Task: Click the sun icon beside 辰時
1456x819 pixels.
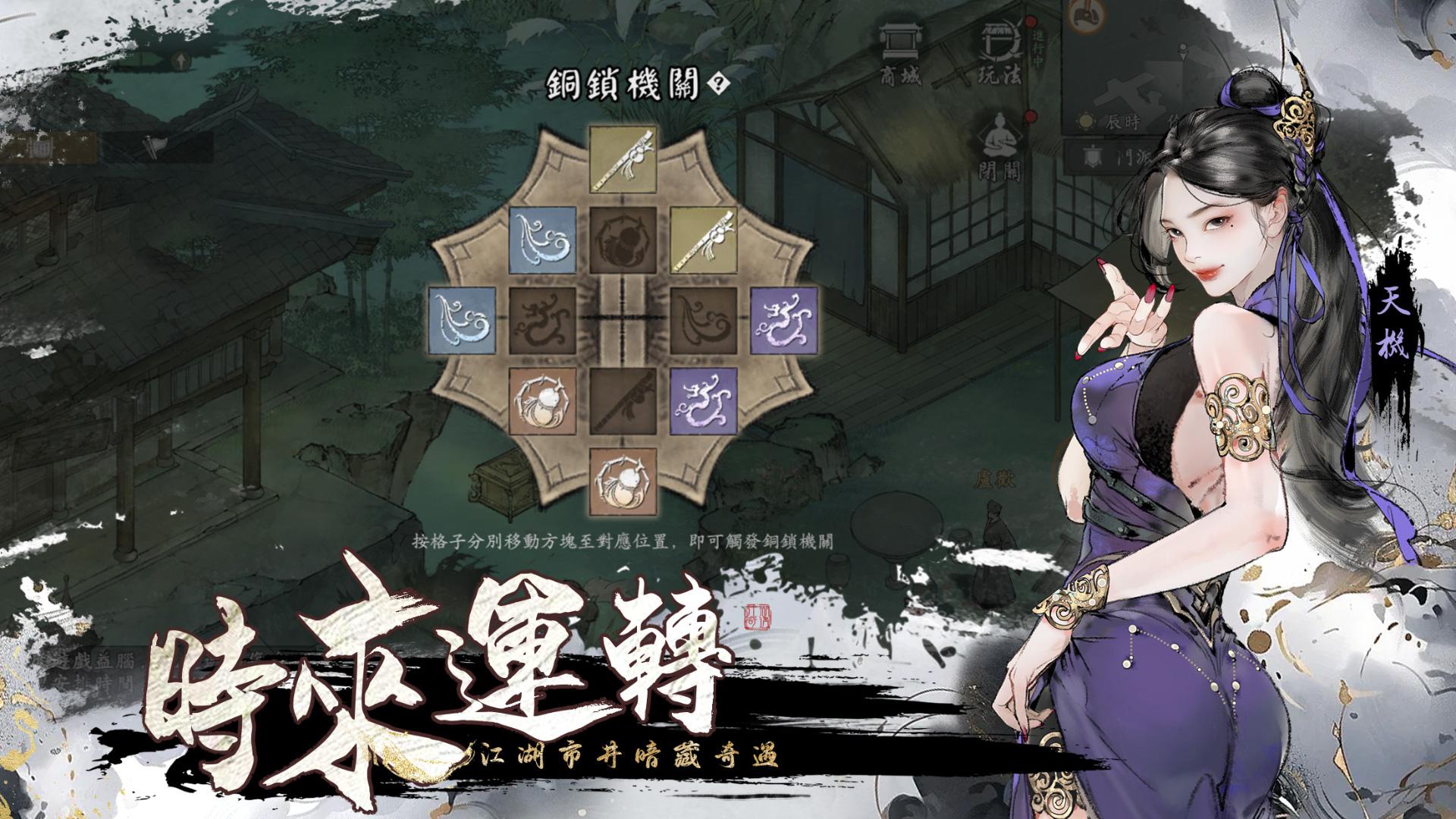Action: click(1084, 121)
